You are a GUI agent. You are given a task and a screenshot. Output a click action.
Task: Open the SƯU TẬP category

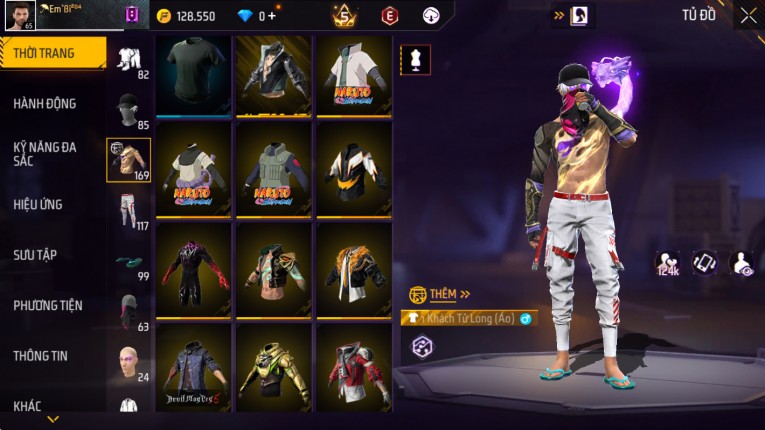click(x=35, y=255)
